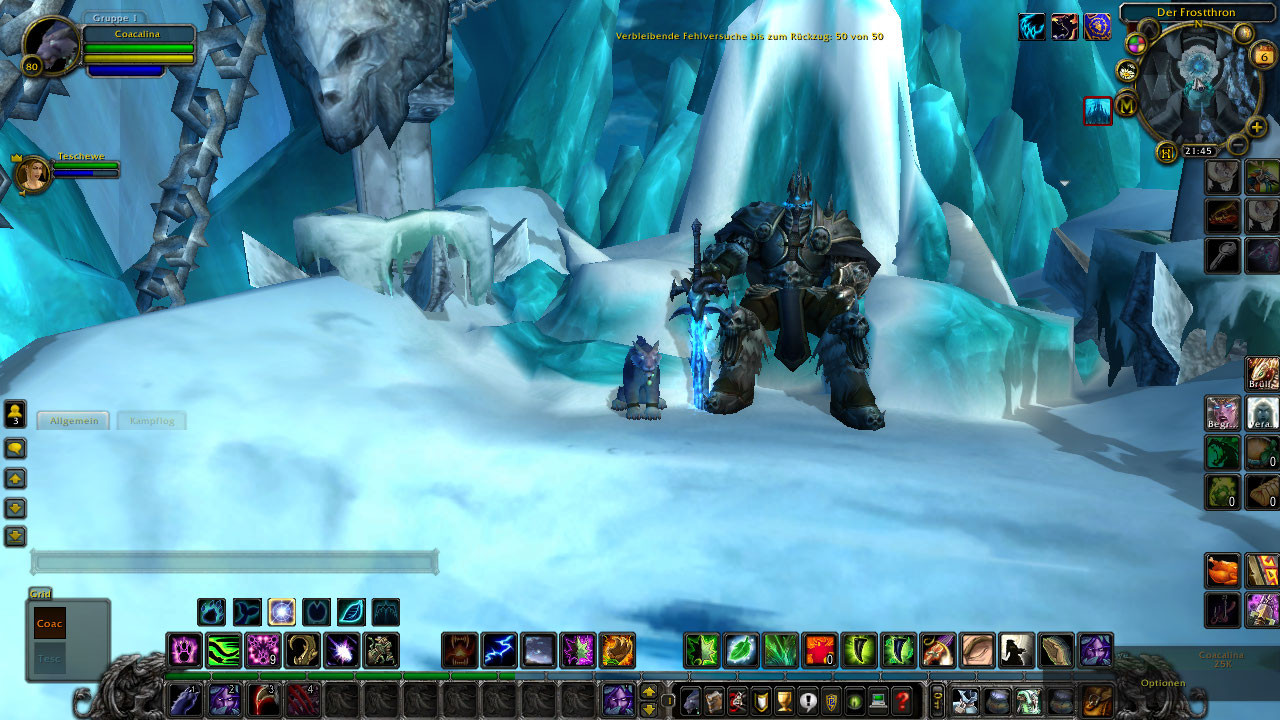Zoom out the minimap with minus button

click(x=1238, y=146)
